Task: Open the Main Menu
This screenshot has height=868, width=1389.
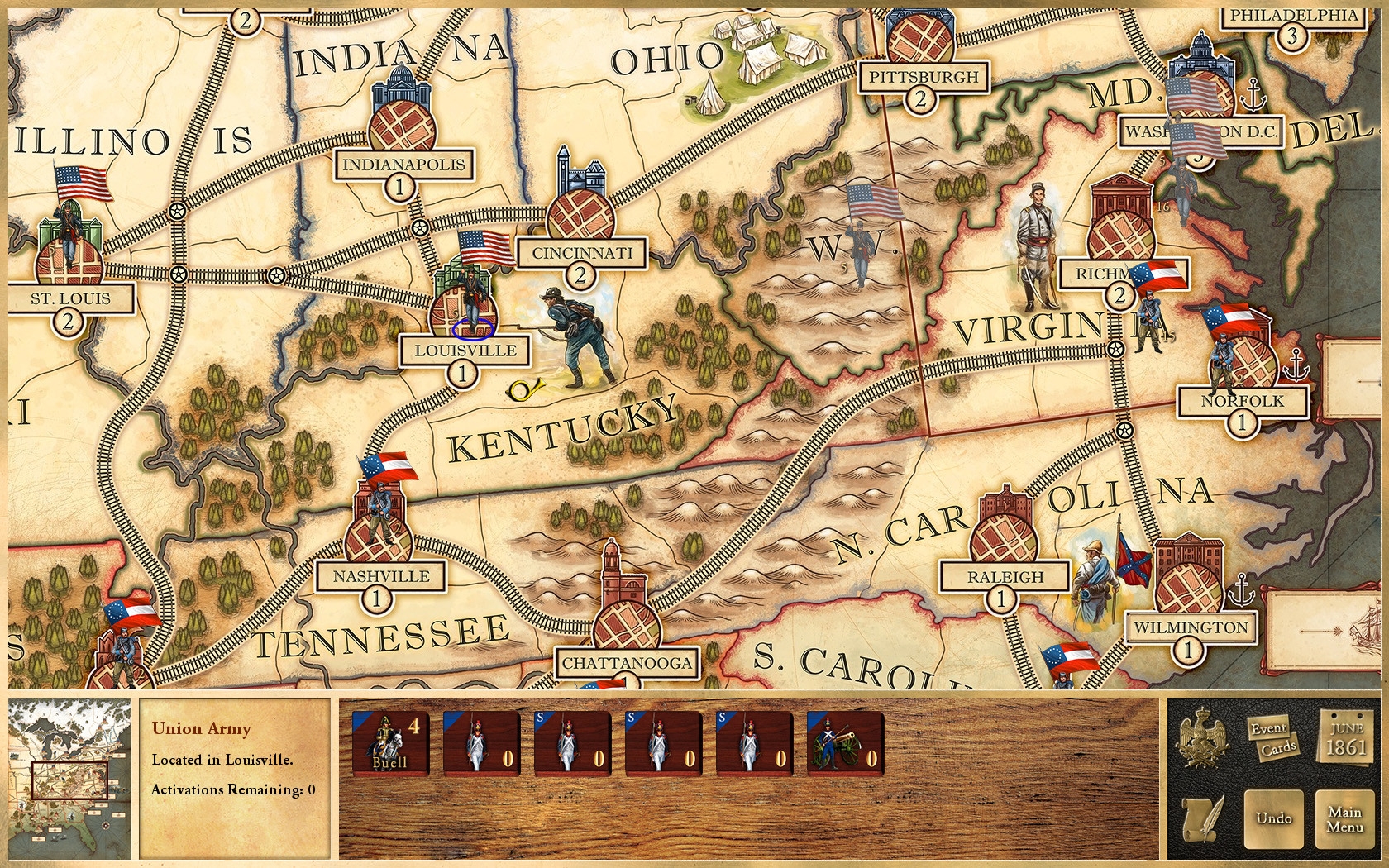Action: point(1344,818)
